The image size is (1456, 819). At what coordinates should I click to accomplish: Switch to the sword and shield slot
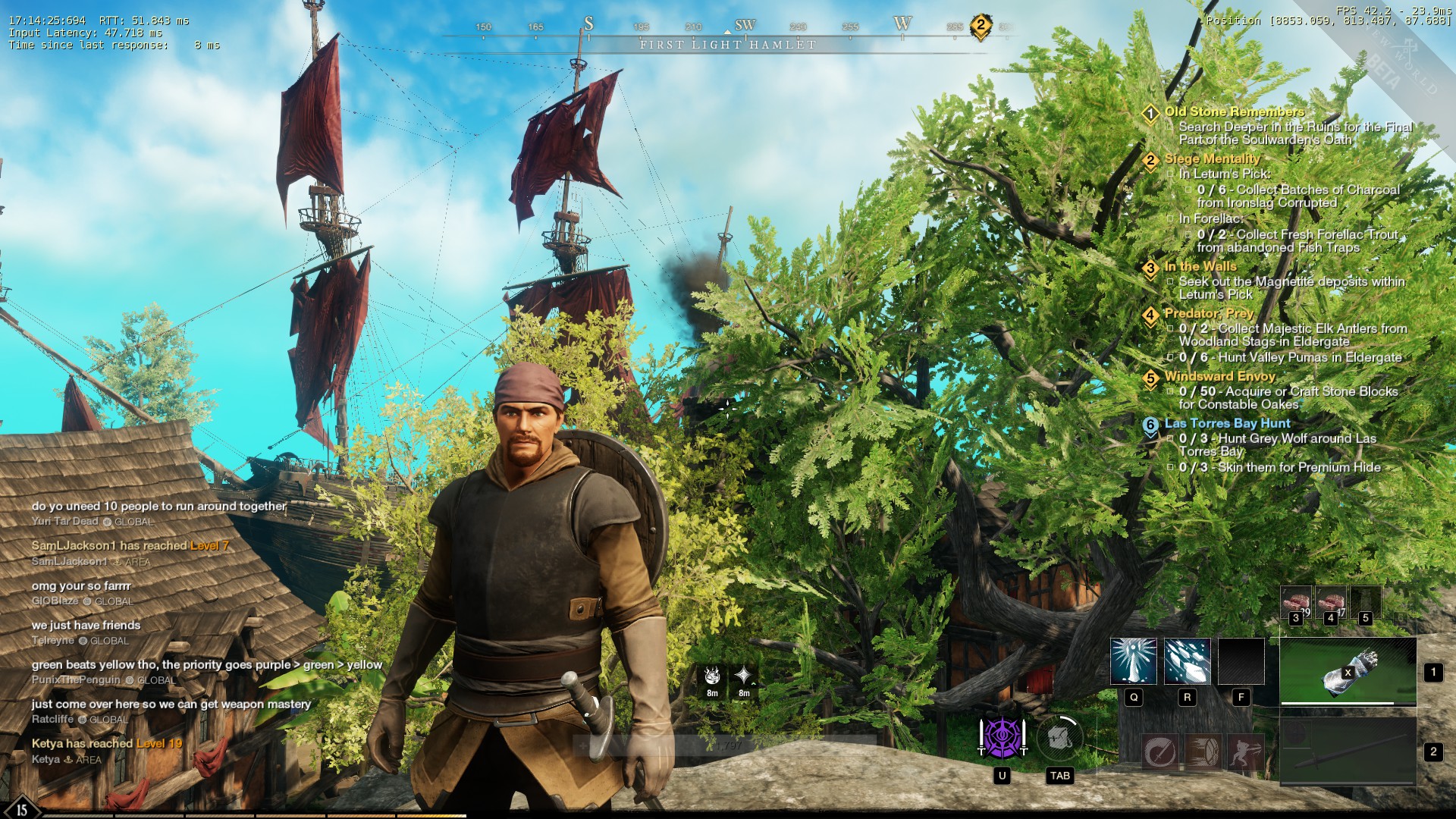tap(1348, 751)
